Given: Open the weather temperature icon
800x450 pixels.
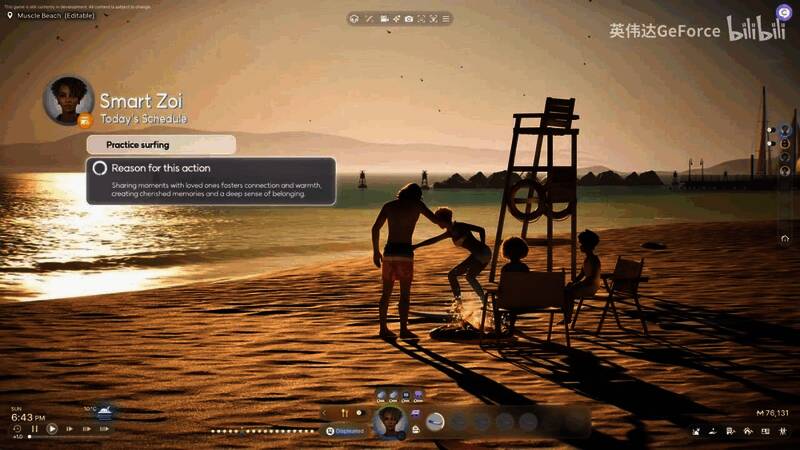Looking at the screenshot, I should (104, 411).
